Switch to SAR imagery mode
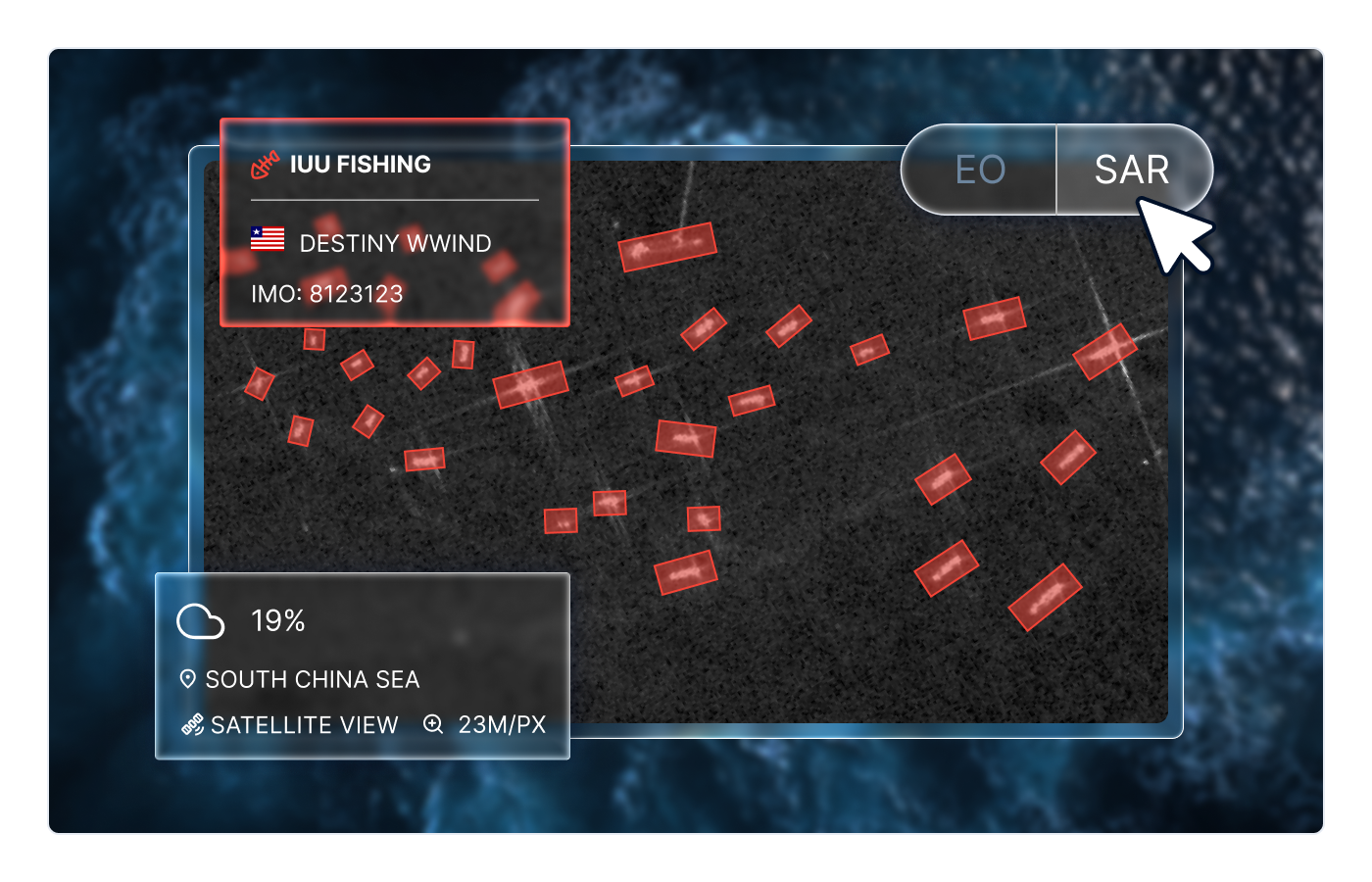1372x882 pixels. [x=1134, y=169]
